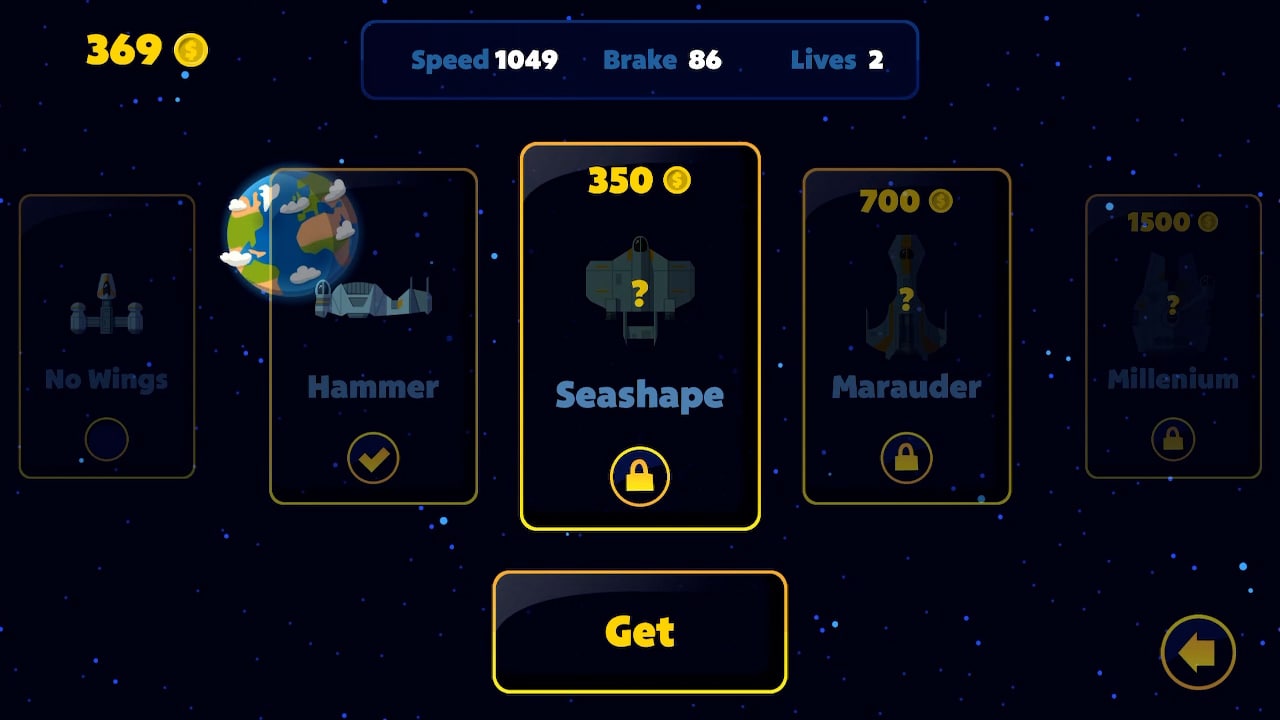The image size is (1280, 720).
Task: Click the back arrow icon in the corner
Action: [x=1199, y=650]
